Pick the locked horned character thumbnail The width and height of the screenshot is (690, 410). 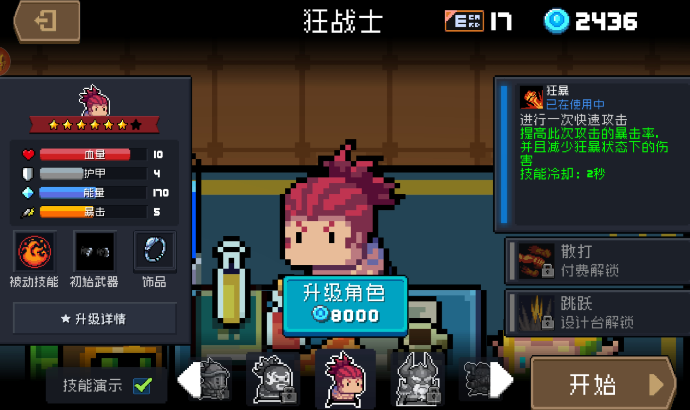pos(416,379)
